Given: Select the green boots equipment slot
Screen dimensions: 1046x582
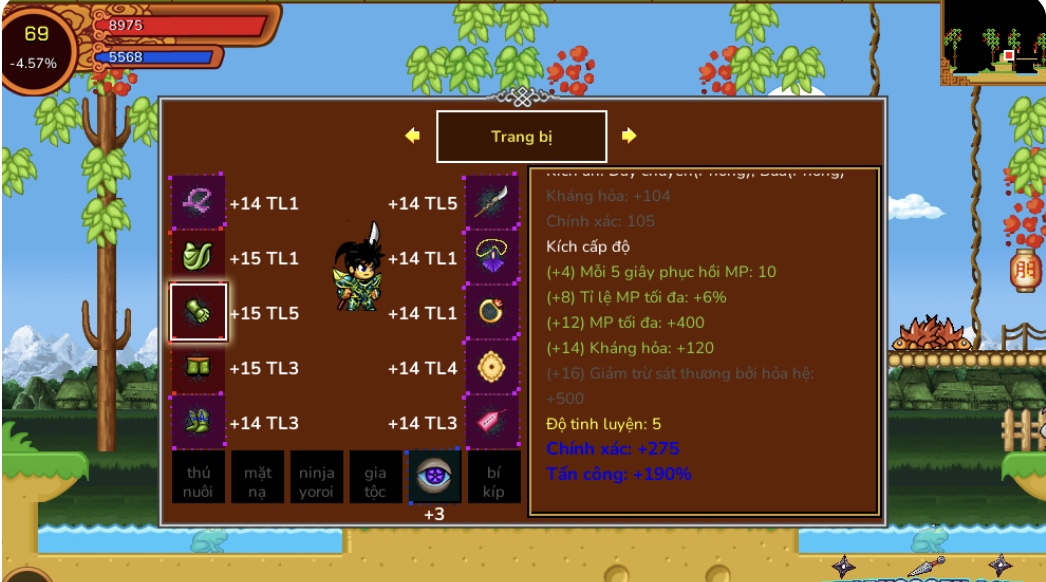Looking at the screenshot, I should point(197,423).
